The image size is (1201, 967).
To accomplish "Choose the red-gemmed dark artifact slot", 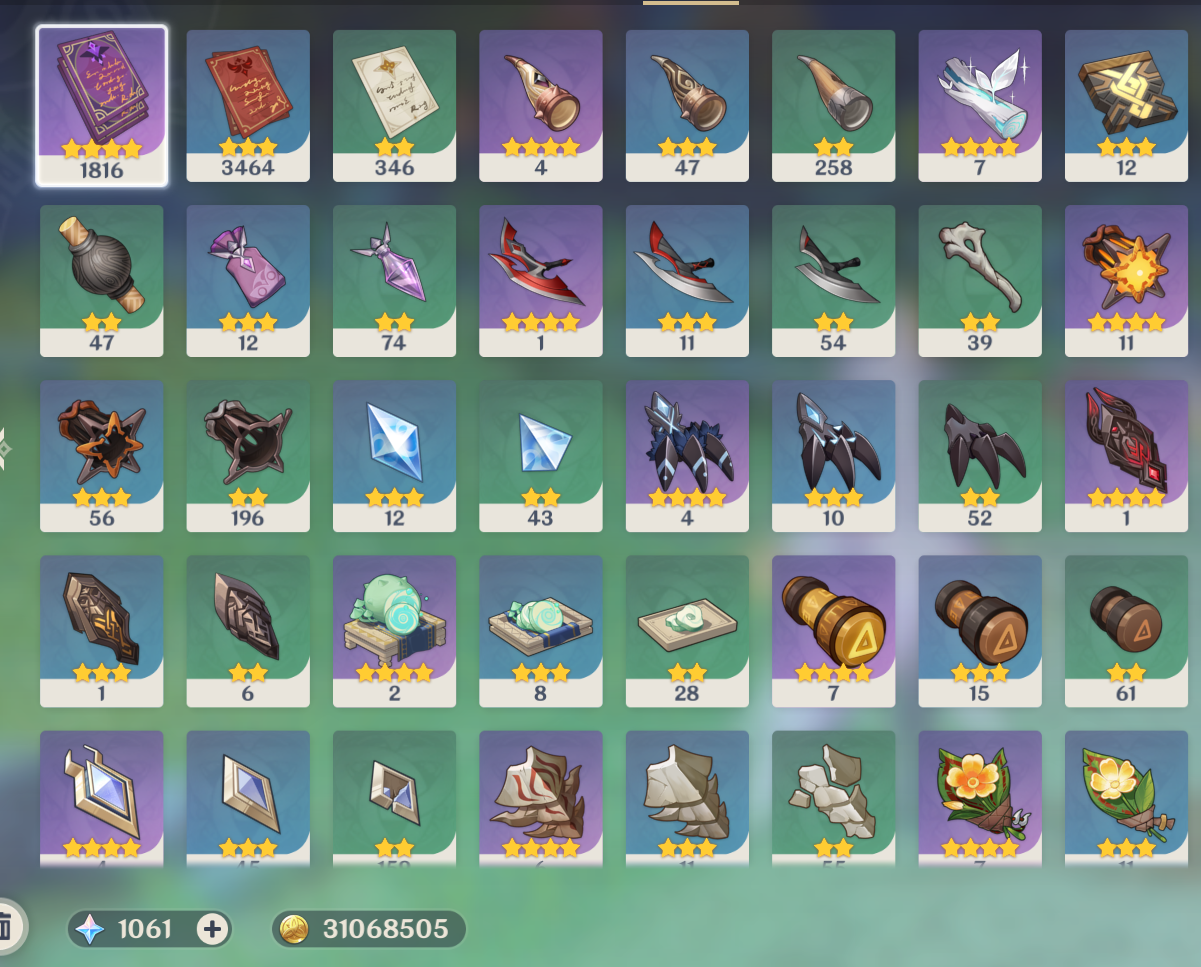I will click(1126, 455).
